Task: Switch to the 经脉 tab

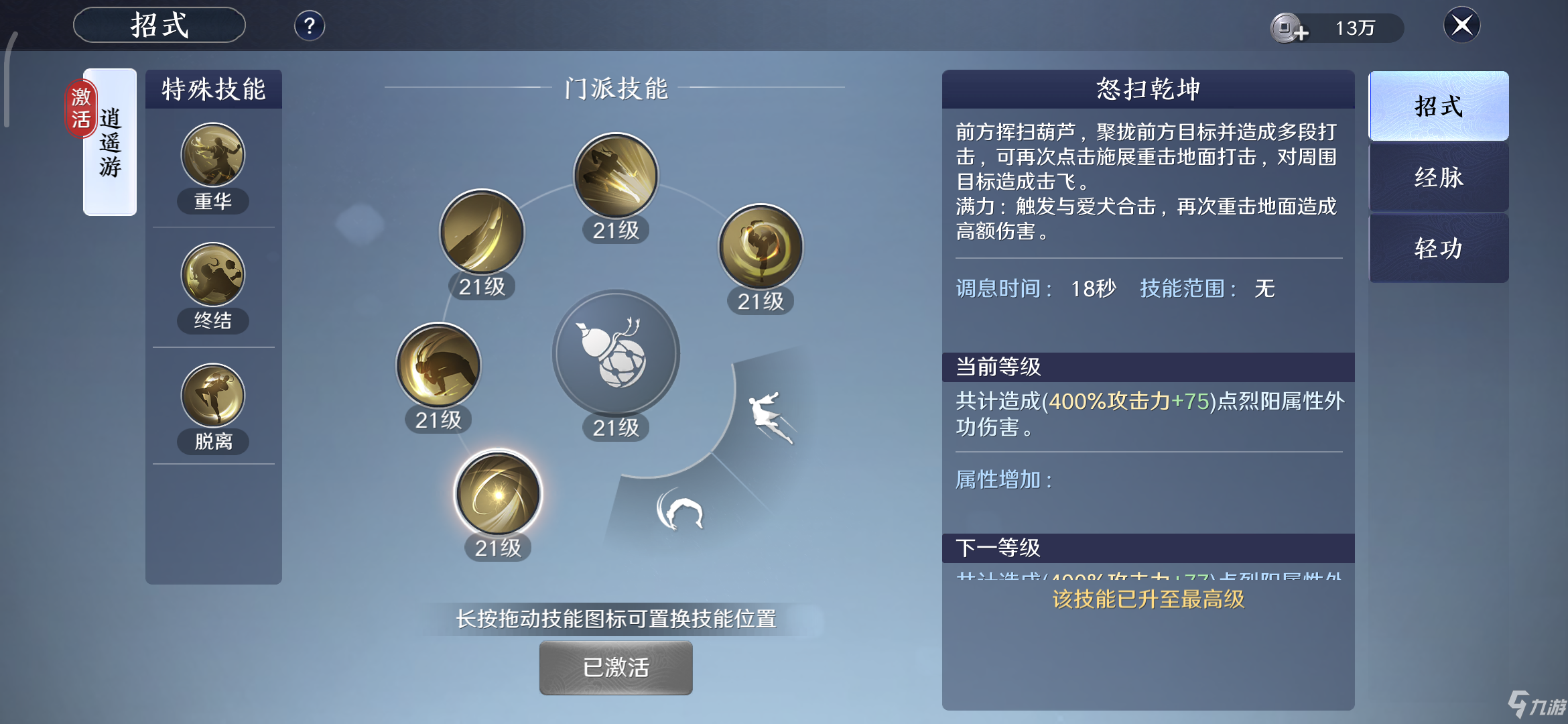Action: tap(1438, 178)
